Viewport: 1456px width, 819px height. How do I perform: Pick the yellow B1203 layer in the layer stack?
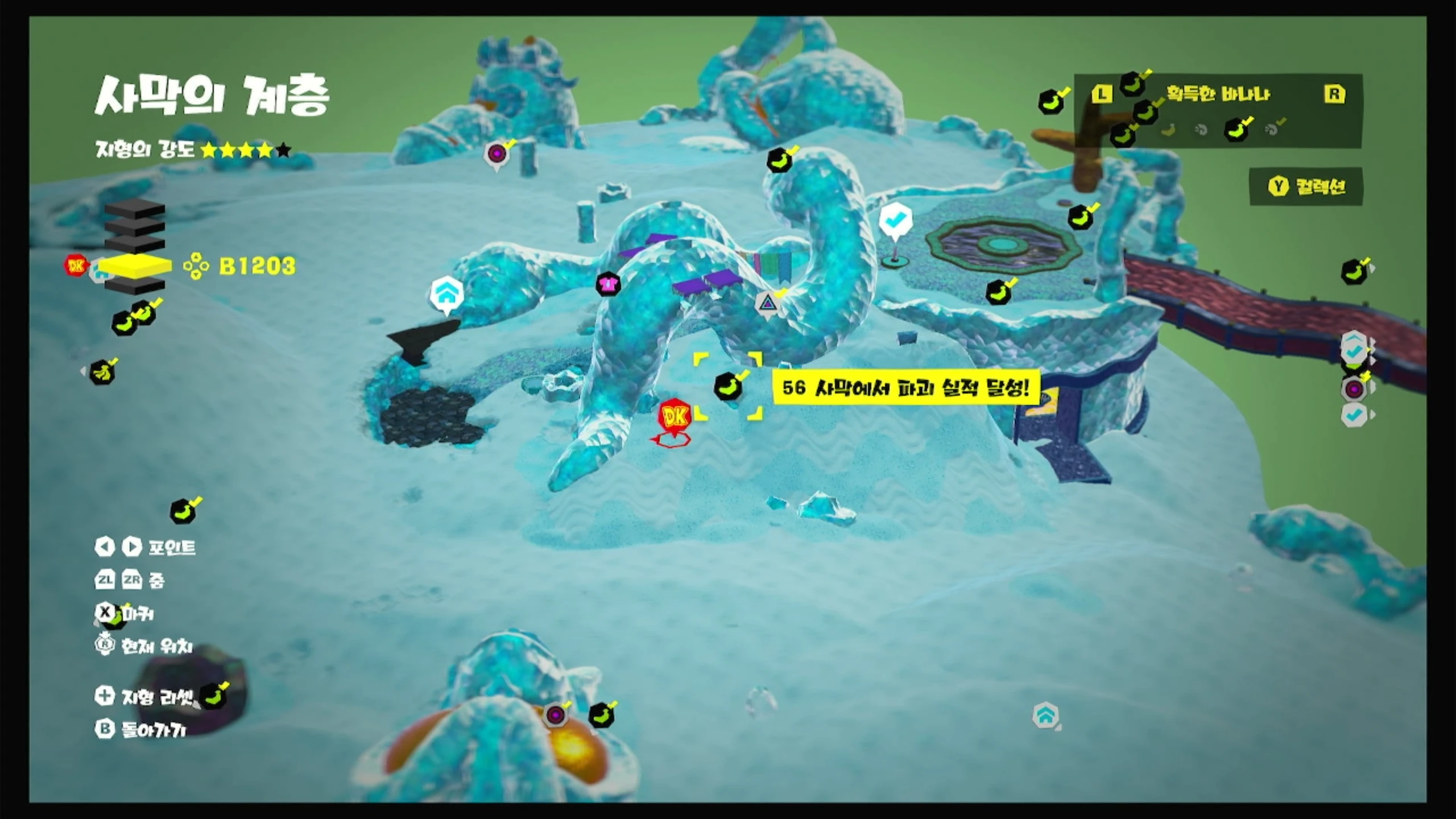coord(135,266)
